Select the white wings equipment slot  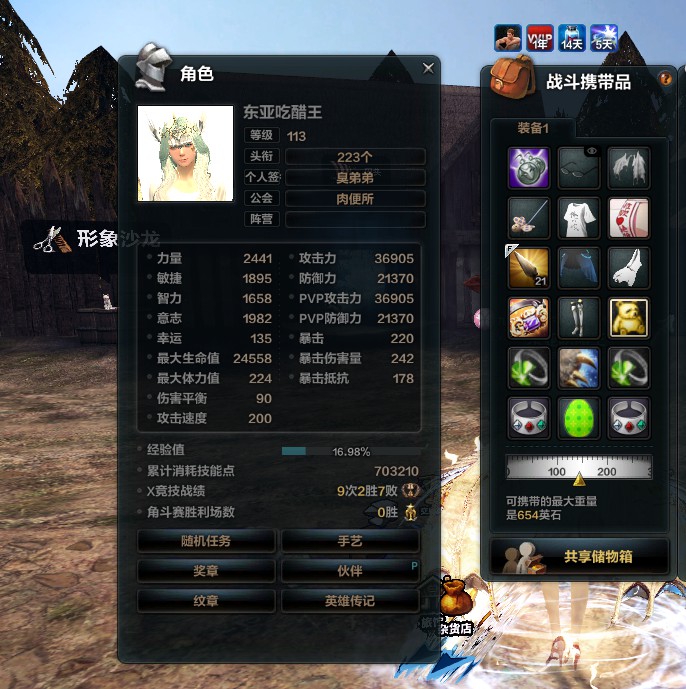tap(629, 167)
